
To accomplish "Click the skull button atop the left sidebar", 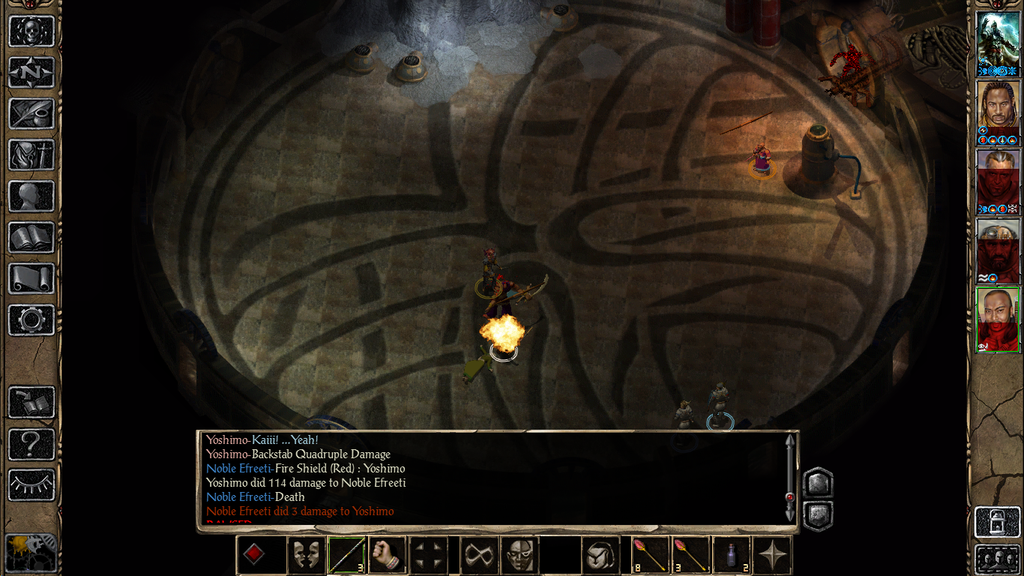I will pyautogui.click(x=31, y=31).
